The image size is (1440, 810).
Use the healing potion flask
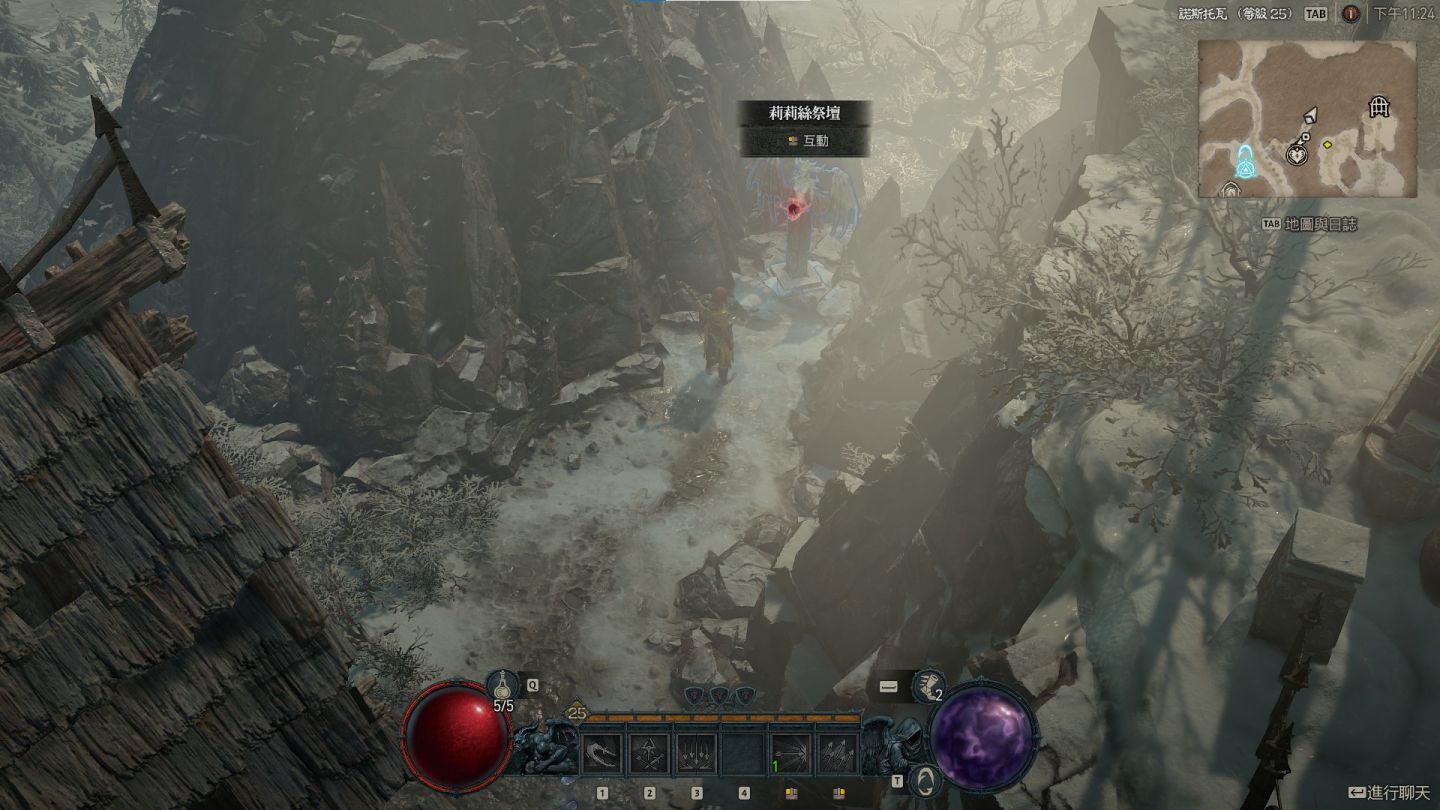pyautogui.click(x=502, y=685)
